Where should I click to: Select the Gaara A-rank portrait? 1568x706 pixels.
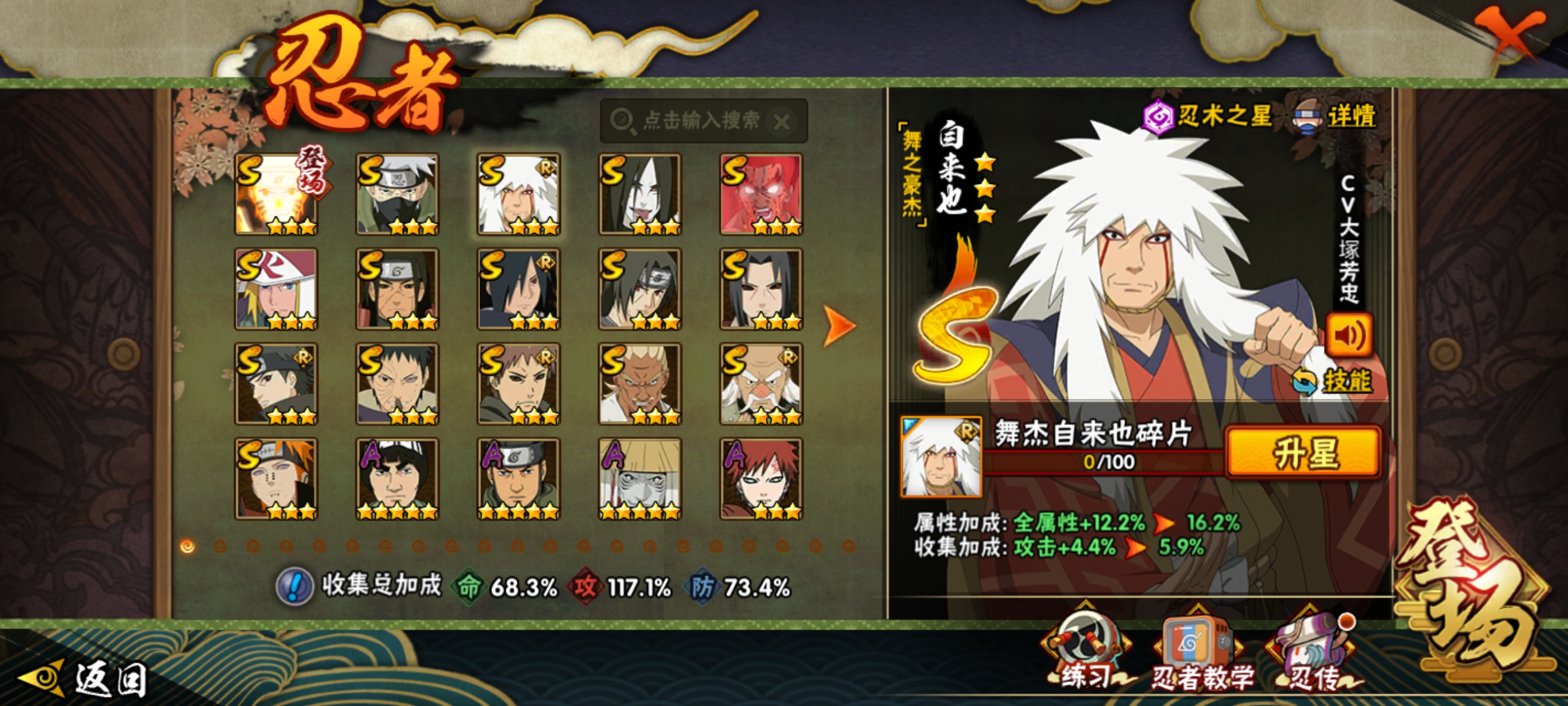(x=761, y=479)
